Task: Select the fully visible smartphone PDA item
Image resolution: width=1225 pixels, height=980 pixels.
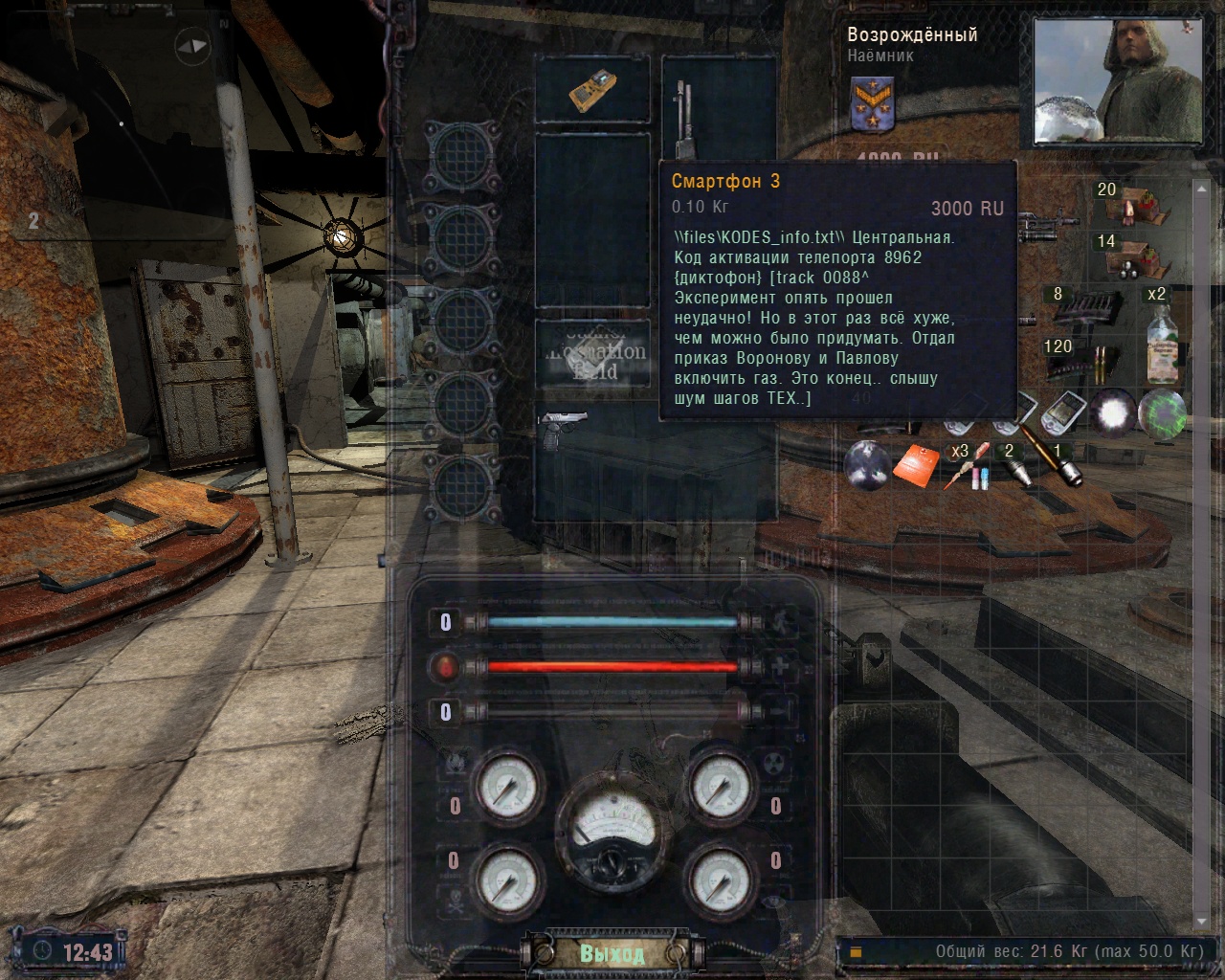Action: (x=1063, y=412)
